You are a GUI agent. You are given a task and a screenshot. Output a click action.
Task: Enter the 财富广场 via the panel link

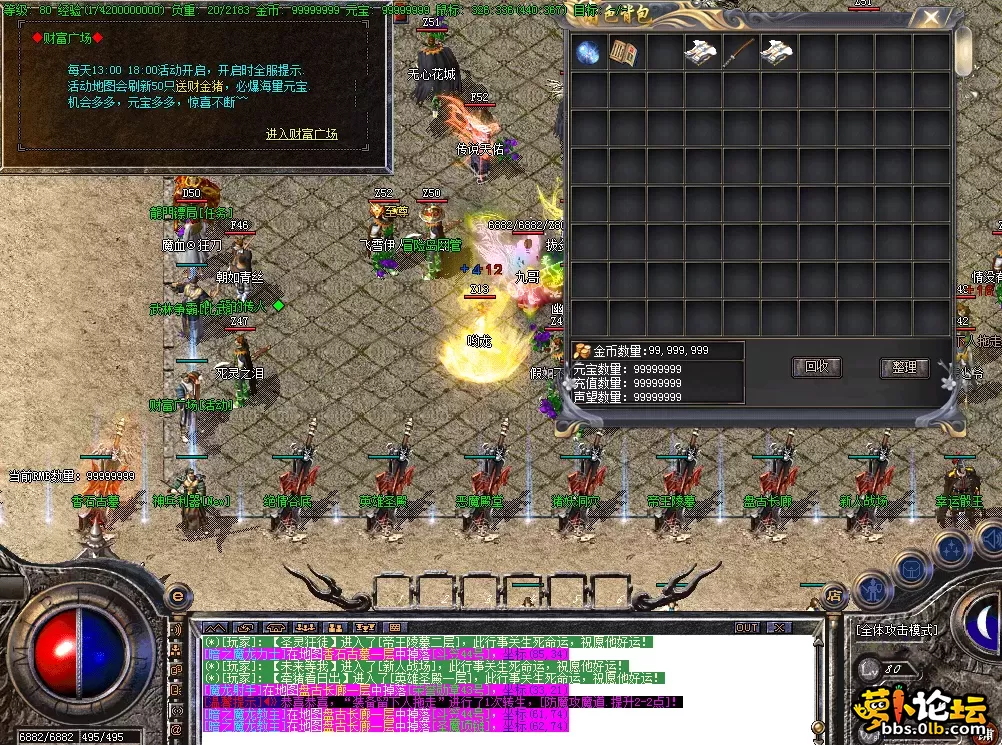(x=301, y=134)
